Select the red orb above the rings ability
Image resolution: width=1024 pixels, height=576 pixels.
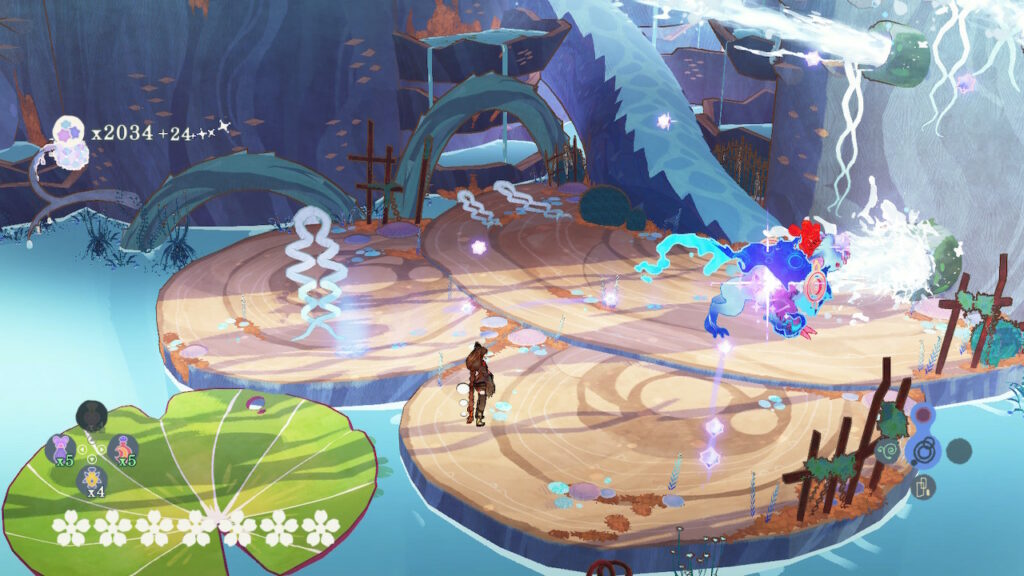[x=923, y=415]
